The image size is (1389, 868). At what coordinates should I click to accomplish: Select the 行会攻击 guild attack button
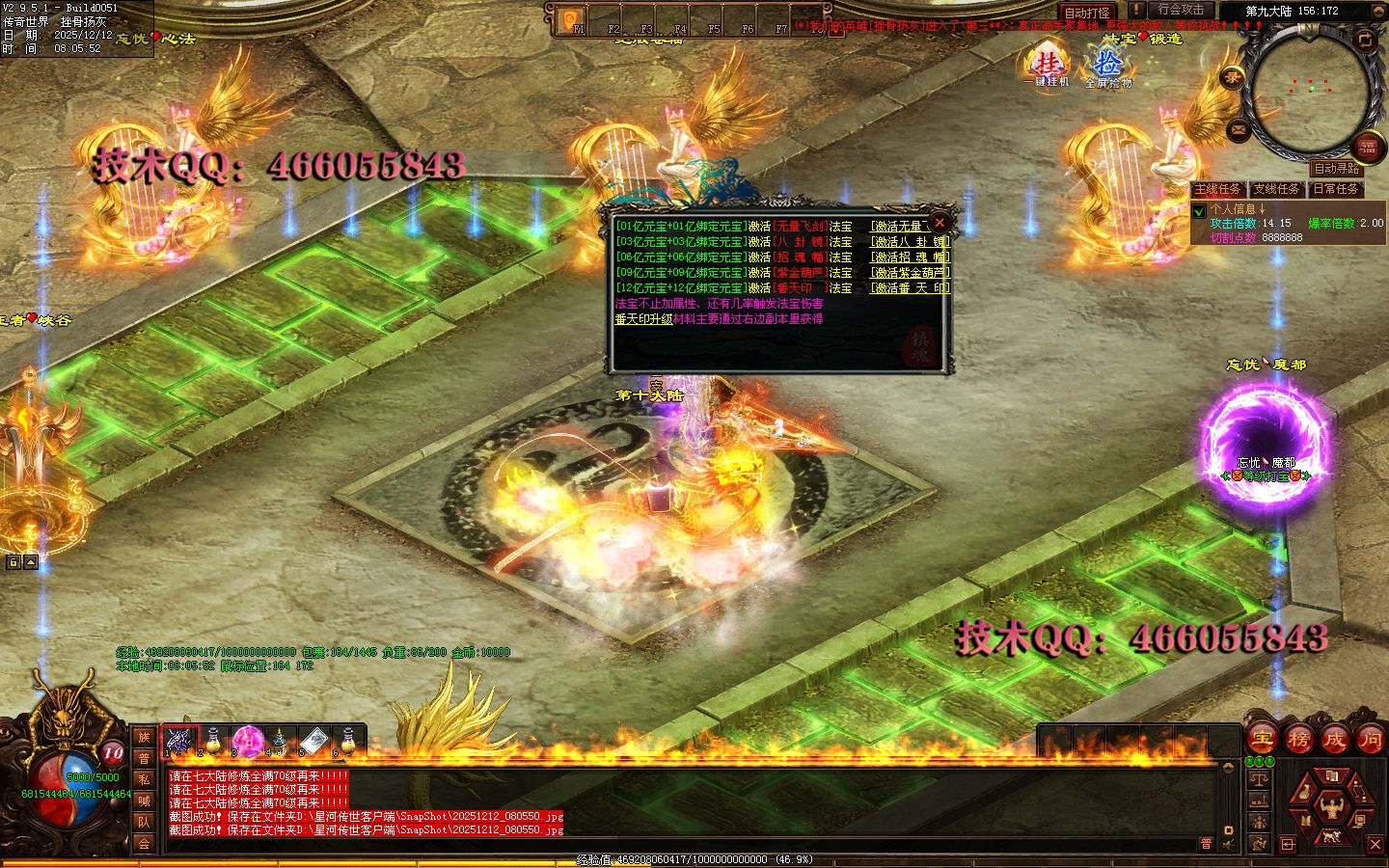pos(1181,10)
